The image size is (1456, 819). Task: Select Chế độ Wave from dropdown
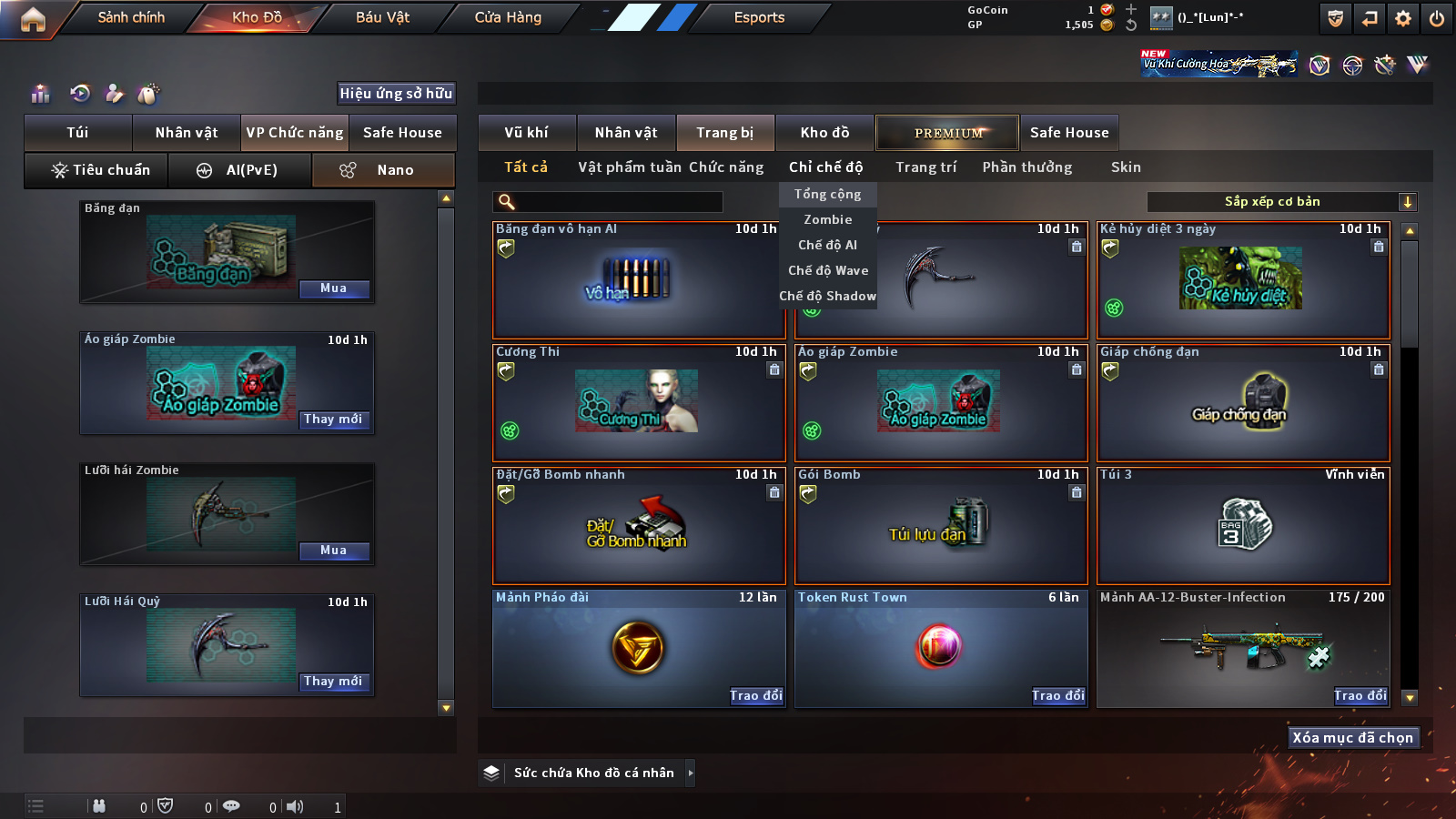click(x=827, y=270)
